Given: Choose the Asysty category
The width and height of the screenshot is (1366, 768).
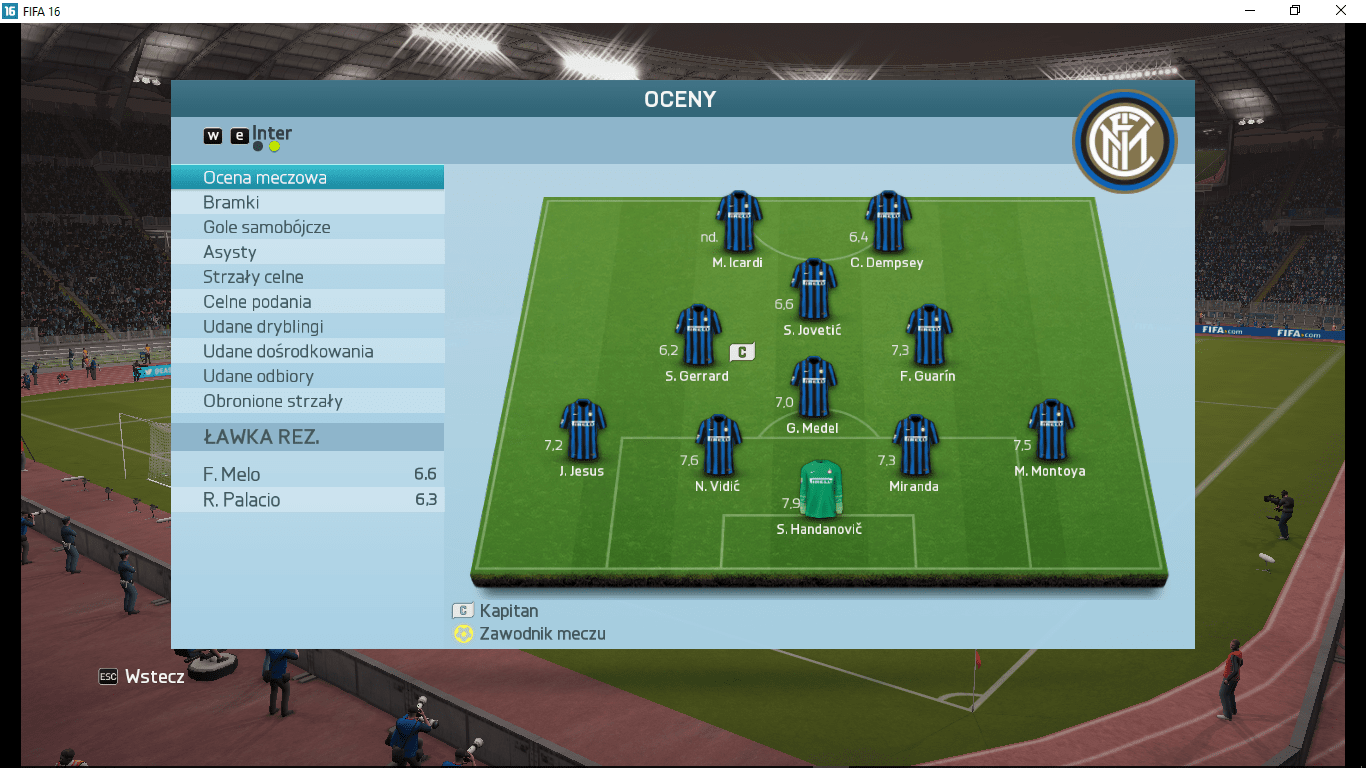Looking at the screenshot, I should point(307,252).
